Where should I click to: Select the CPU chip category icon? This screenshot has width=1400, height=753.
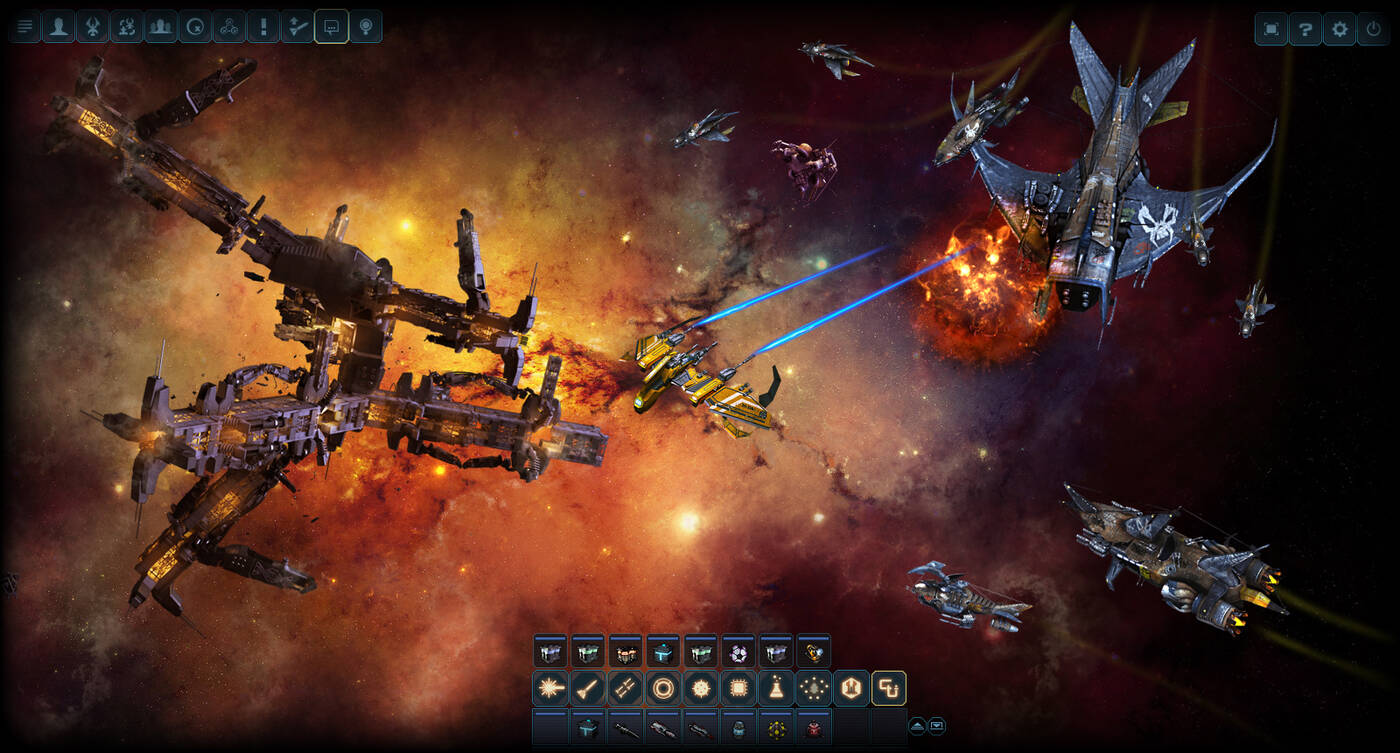click(x=738, y=688)
